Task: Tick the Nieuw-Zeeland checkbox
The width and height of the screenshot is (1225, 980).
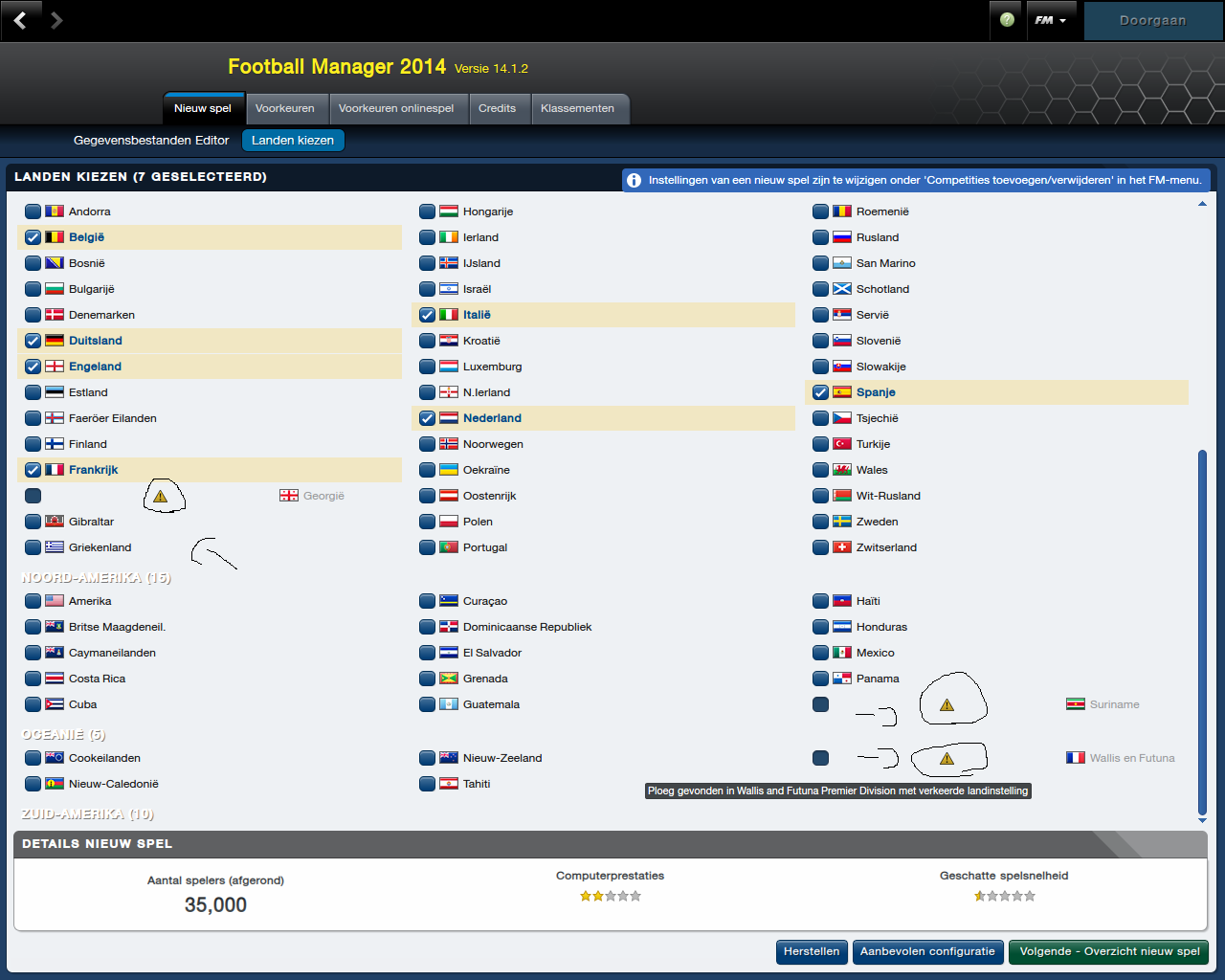Action: [428, 758]
